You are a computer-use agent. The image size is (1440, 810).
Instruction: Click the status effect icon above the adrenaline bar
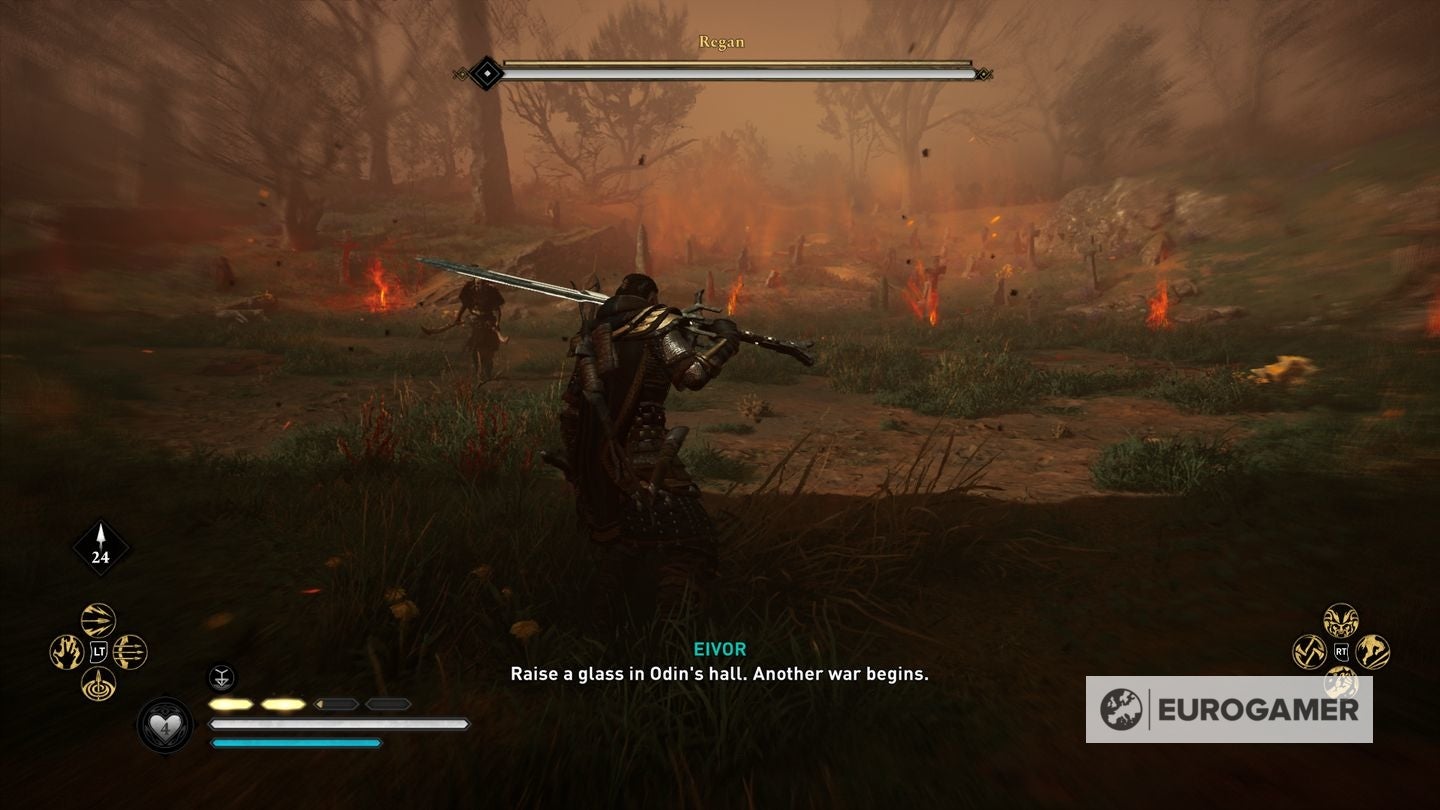222,678
